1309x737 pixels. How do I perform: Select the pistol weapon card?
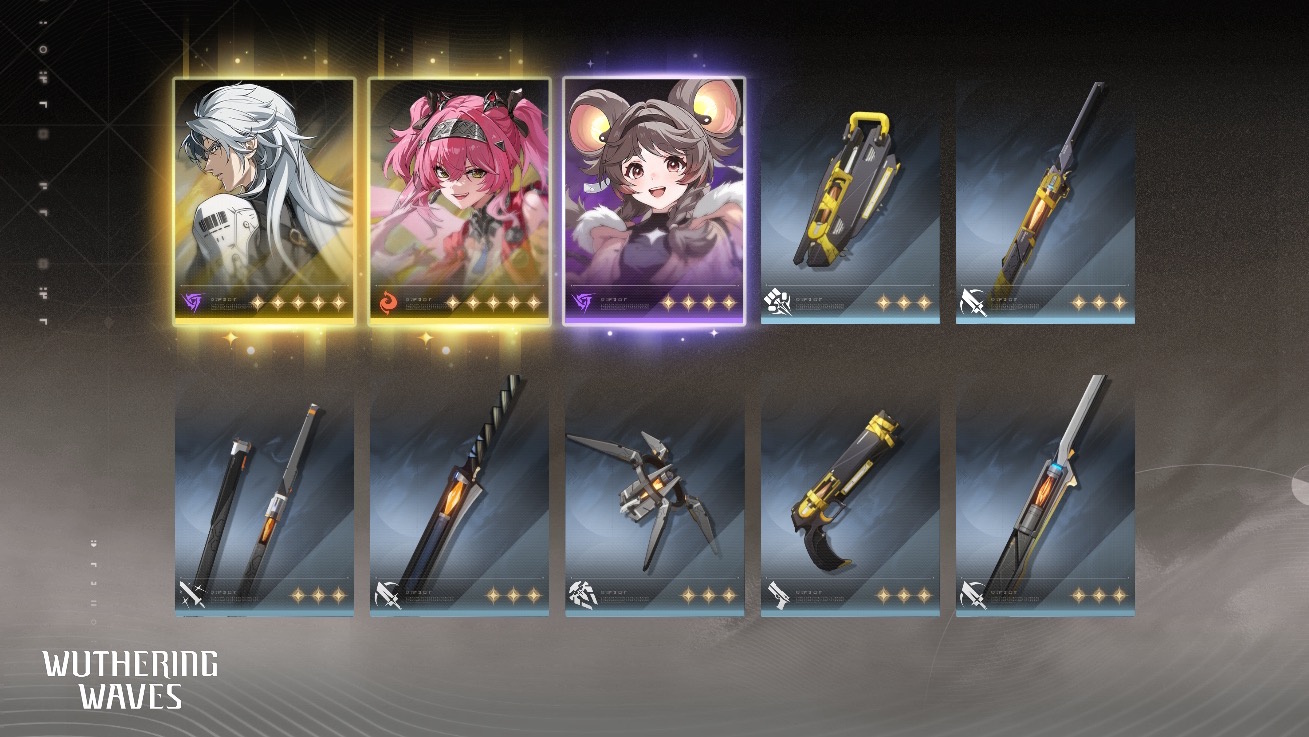click(x=850, y=495)
